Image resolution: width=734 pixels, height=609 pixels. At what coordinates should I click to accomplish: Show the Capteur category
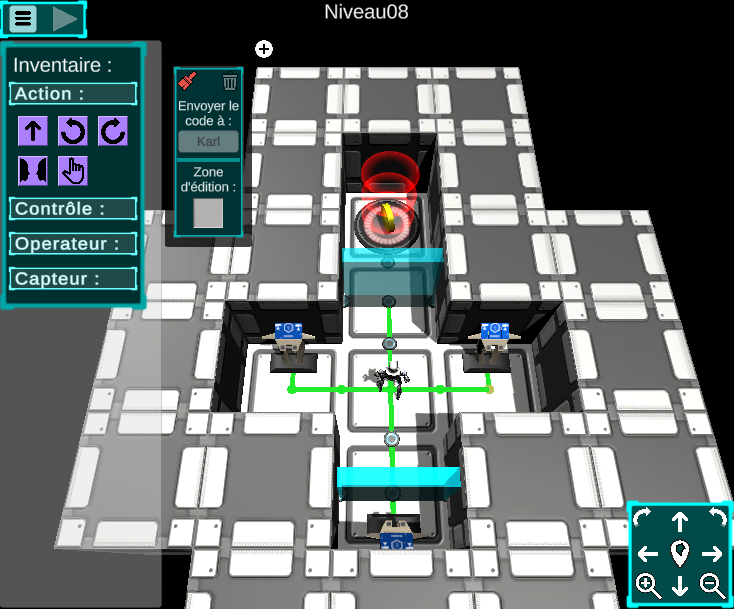(73, 279)
